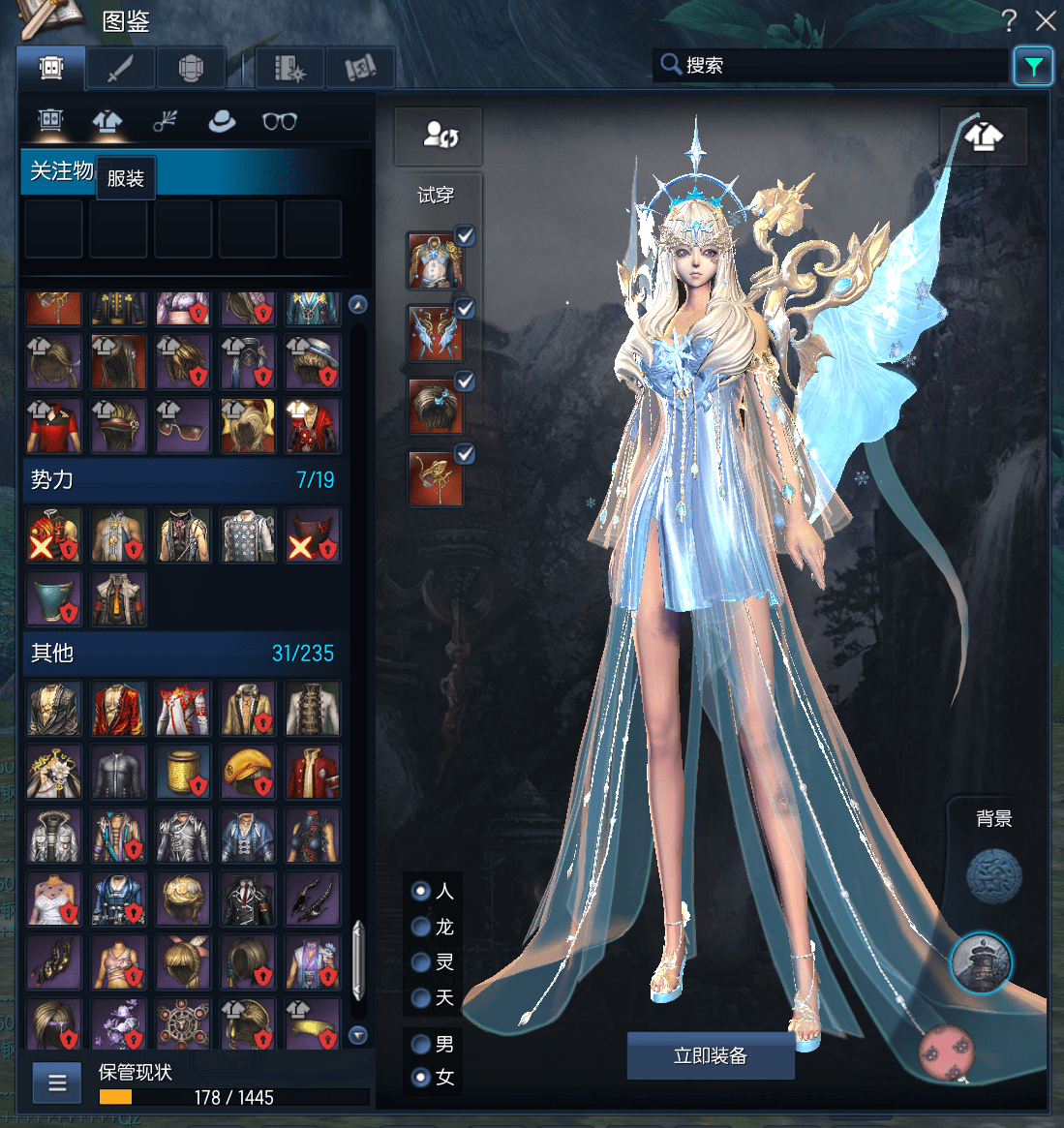This screenshot has height=1128, width=1064.
Task: Select the hat accessory sub-tab
Action: pyautogui.click(x=222, y=121)
